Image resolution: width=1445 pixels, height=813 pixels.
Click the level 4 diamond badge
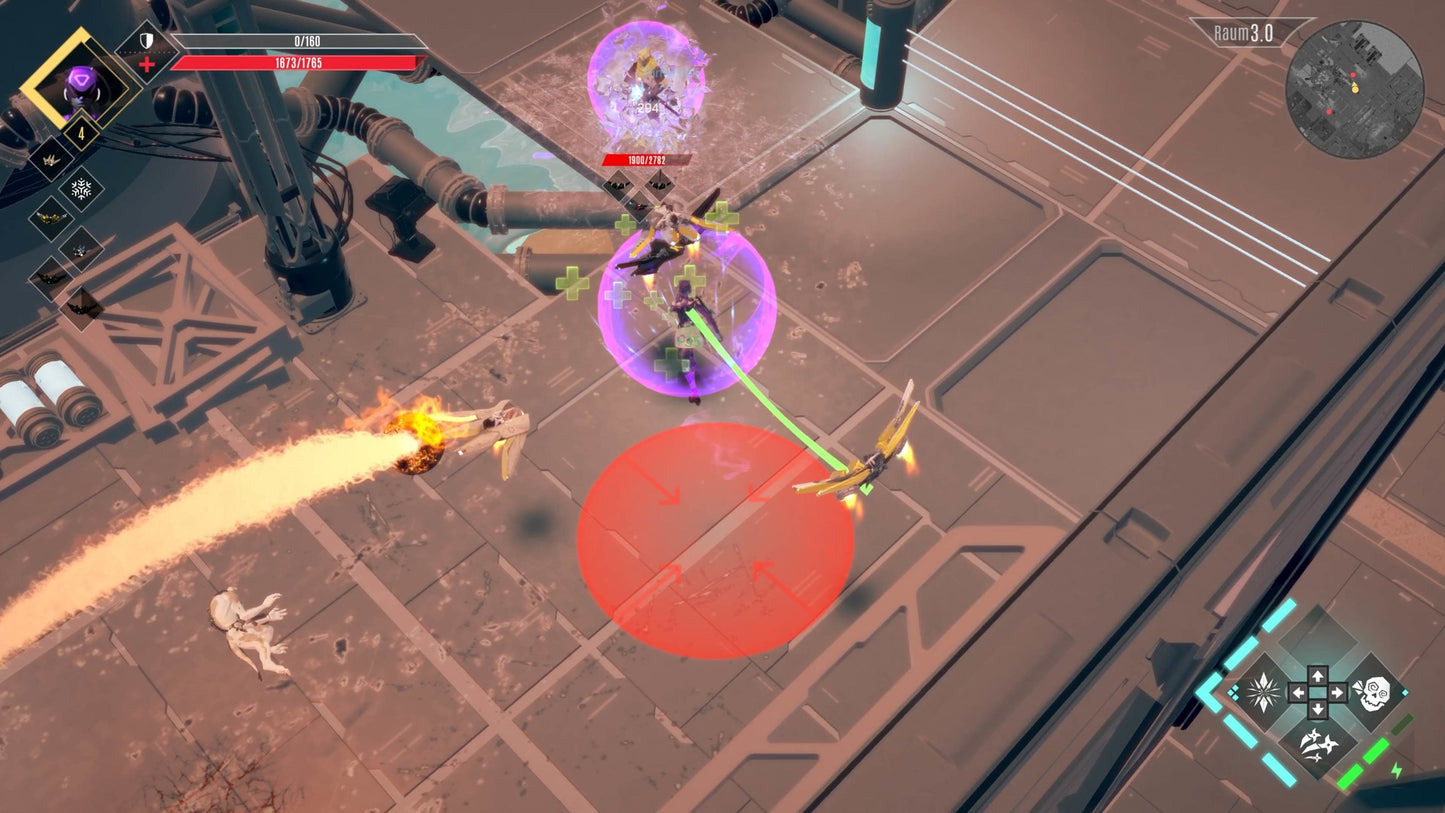[80, 132]
